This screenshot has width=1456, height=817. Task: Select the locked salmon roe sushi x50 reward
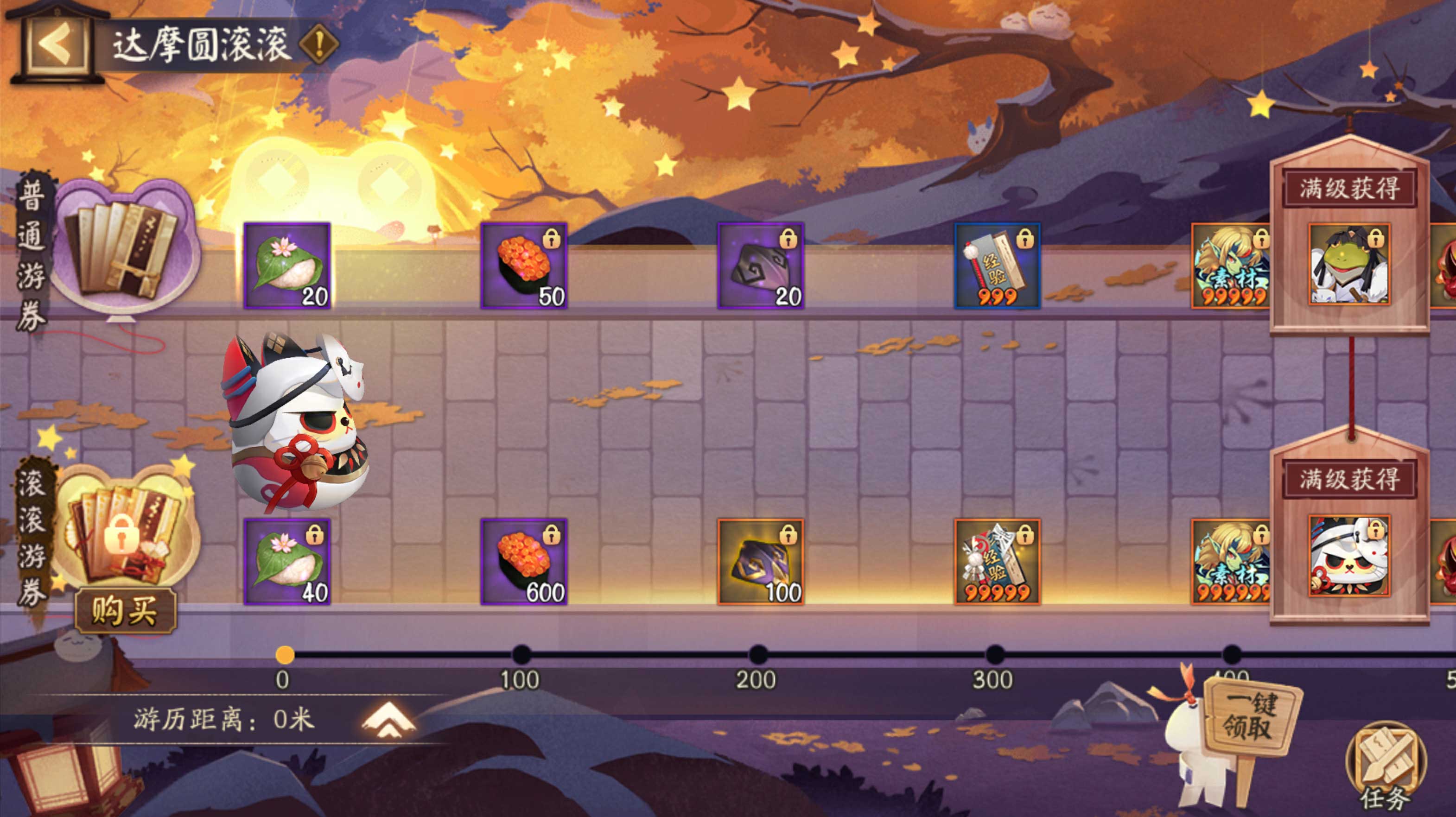524,266
